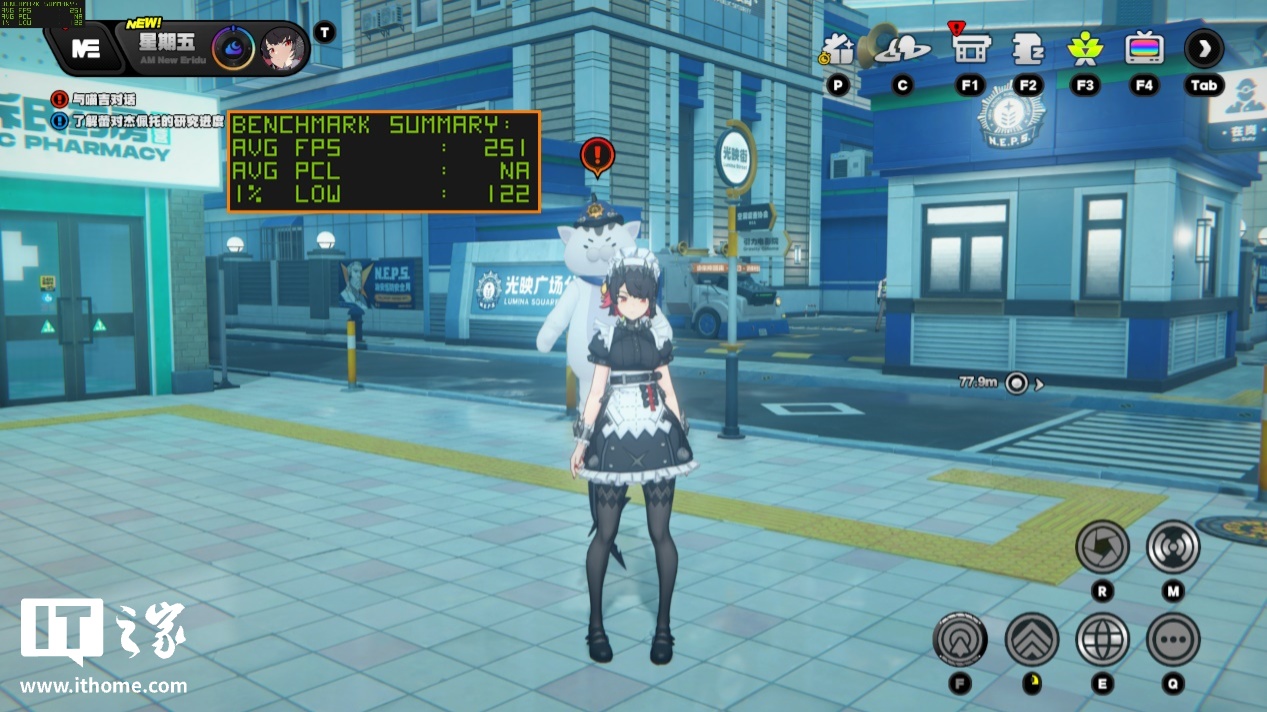1267x712 pixels.
Task: Expand the top menu with arrow button
Action: coord(1203,48)
